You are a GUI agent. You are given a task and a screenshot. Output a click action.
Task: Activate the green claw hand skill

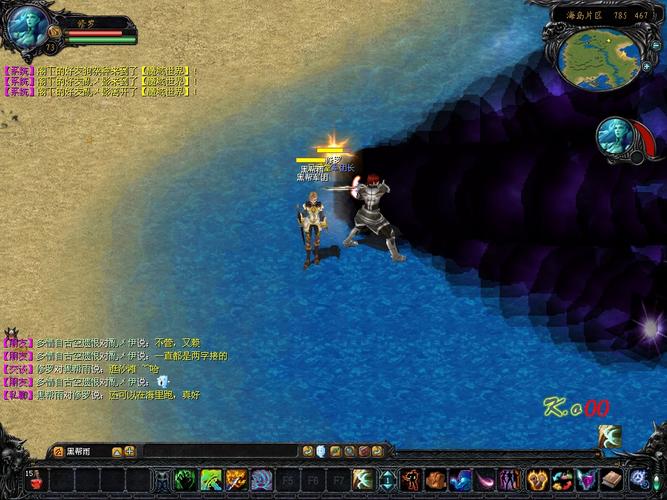[x=185, y=480]
